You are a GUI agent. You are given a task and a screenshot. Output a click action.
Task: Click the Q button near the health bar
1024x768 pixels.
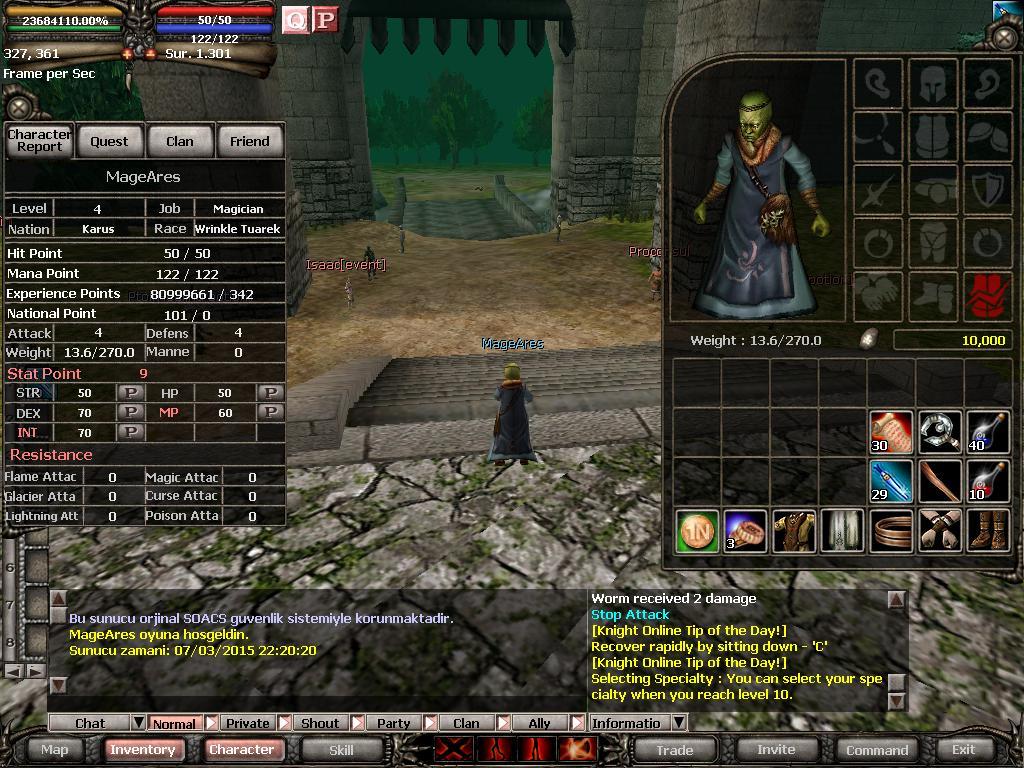click(295, 20)
